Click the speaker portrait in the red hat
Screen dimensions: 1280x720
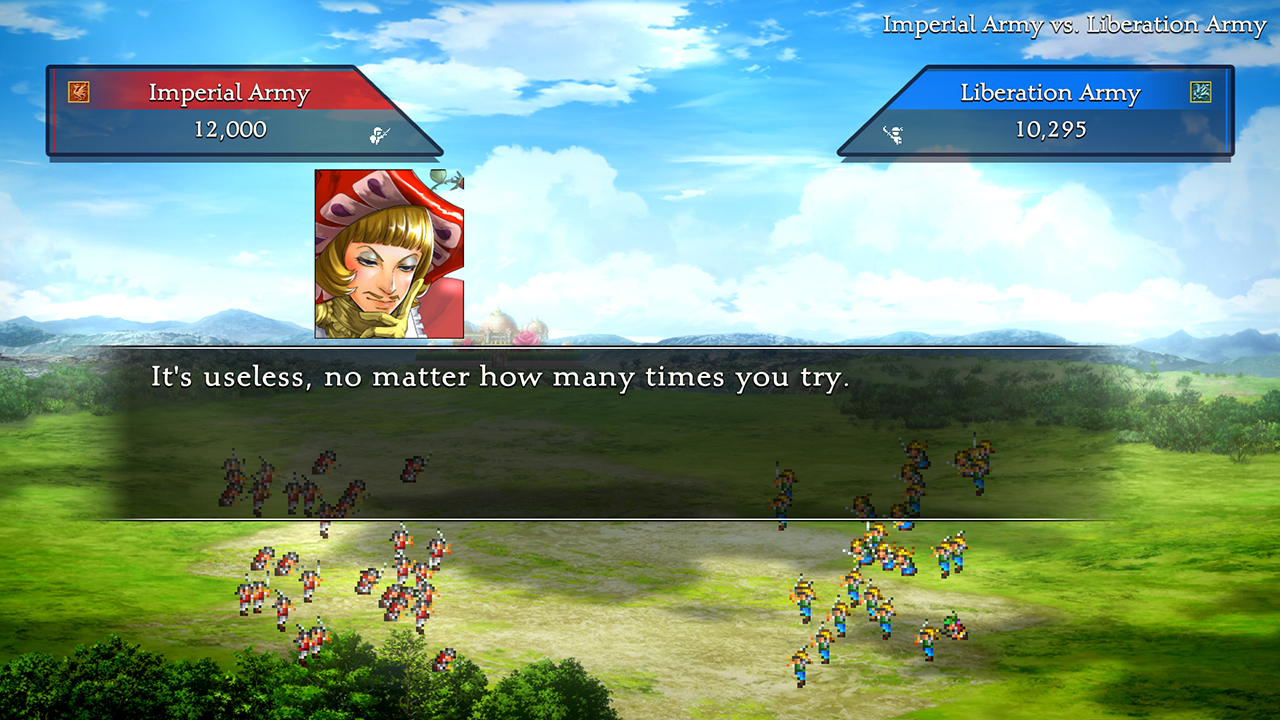(x=389, y=254)
